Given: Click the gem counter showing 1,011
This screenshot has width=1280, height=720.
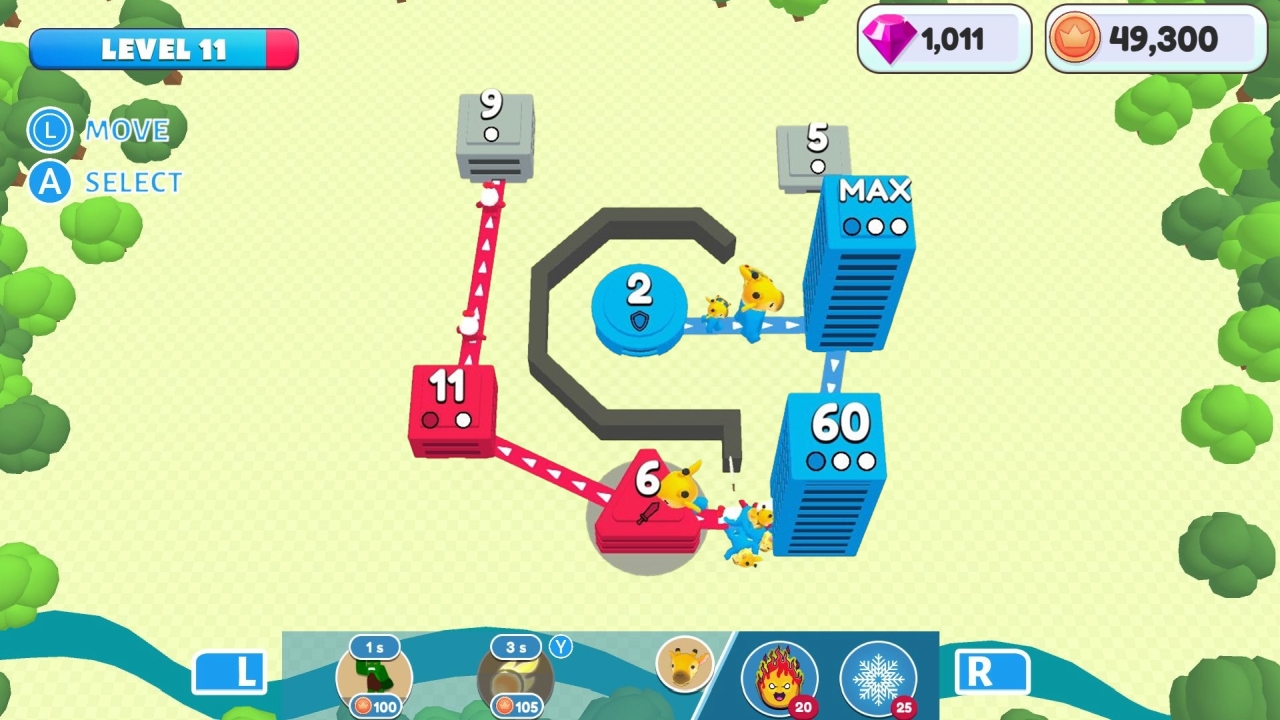Looking at the screenshot, I should click(x=941, y=39).
